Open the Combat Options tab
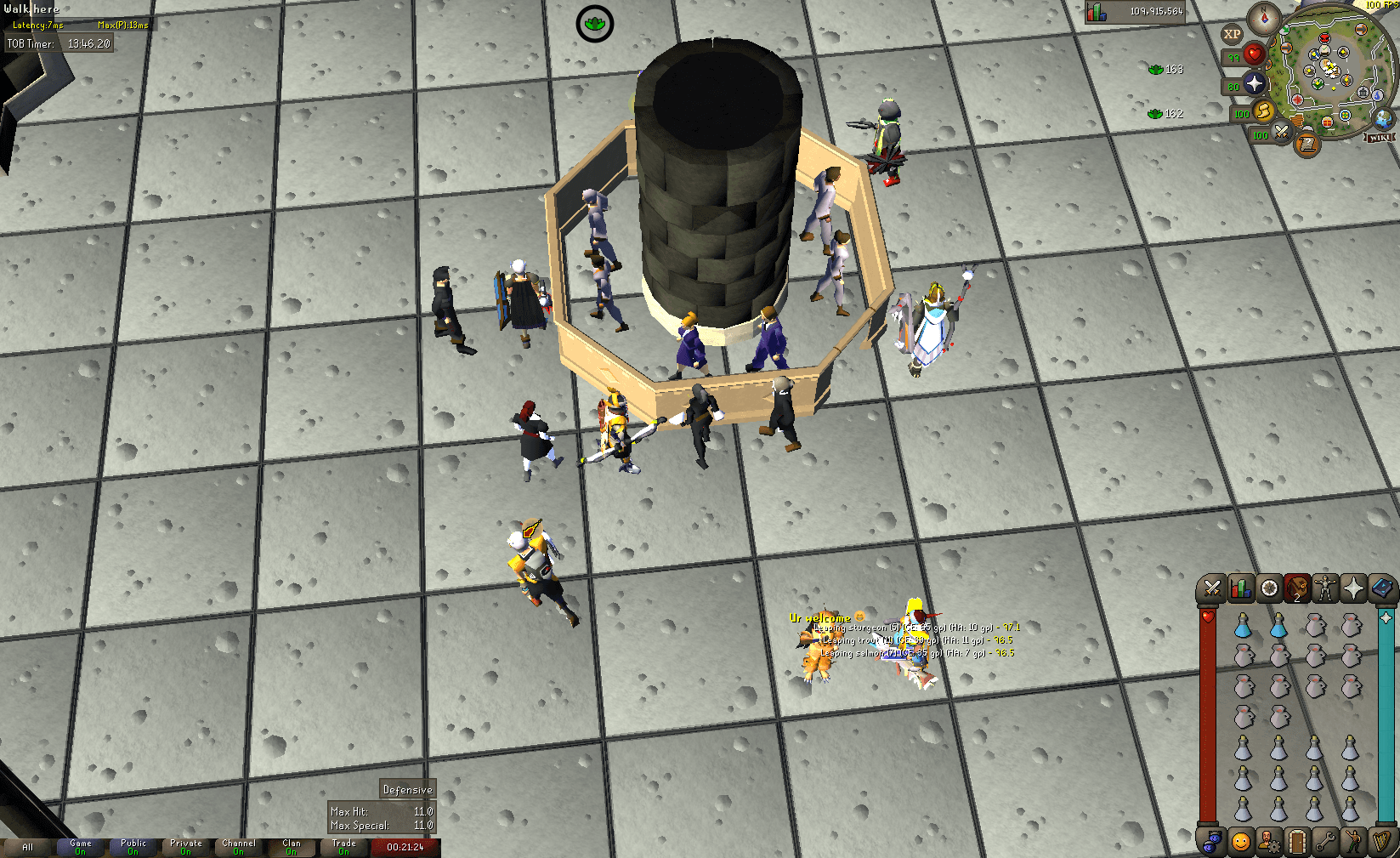 1212,588
